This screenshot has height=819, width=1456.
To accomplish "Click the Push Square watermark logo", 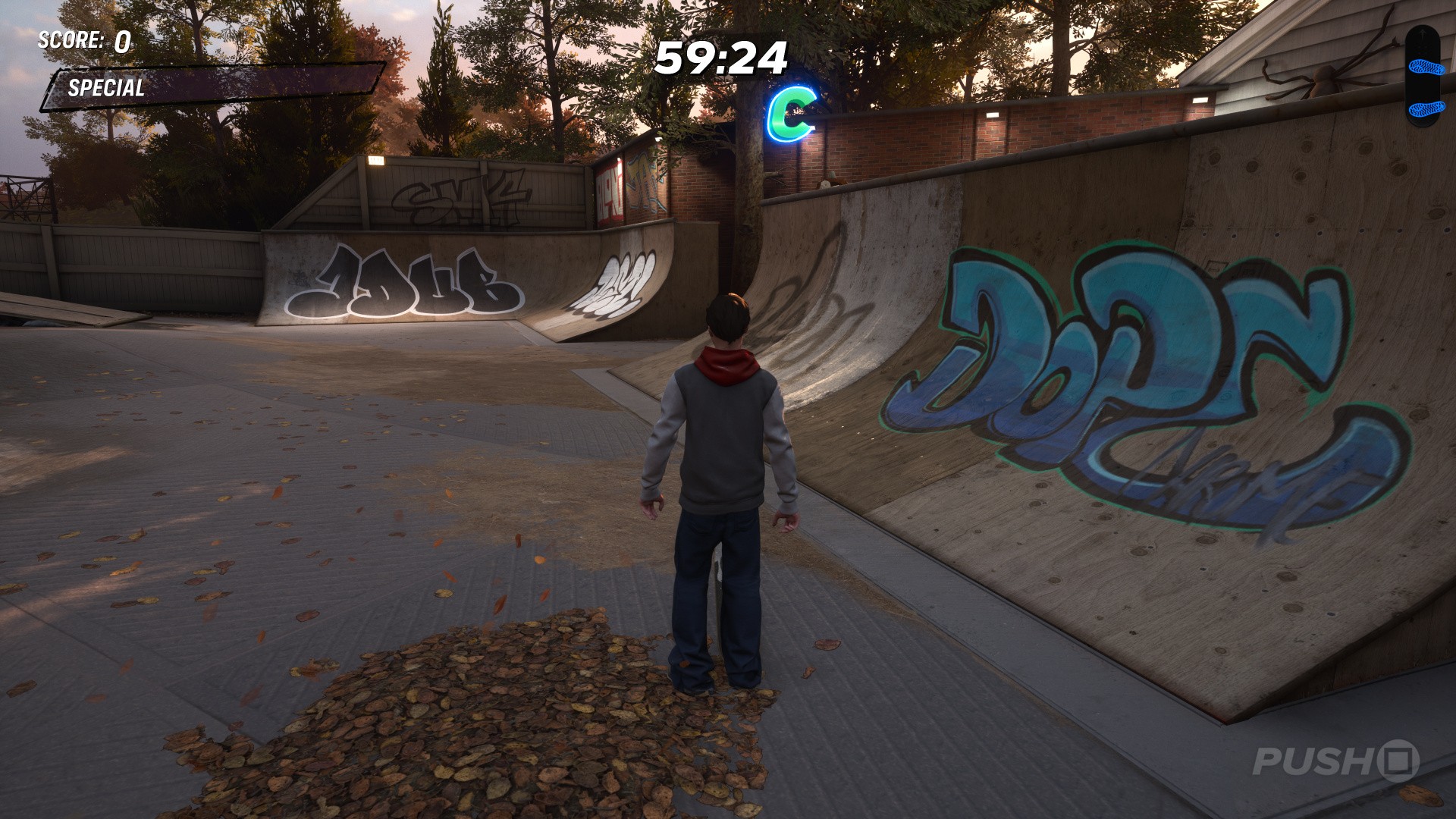I will pyautogui.click(x=1335, y=761).
